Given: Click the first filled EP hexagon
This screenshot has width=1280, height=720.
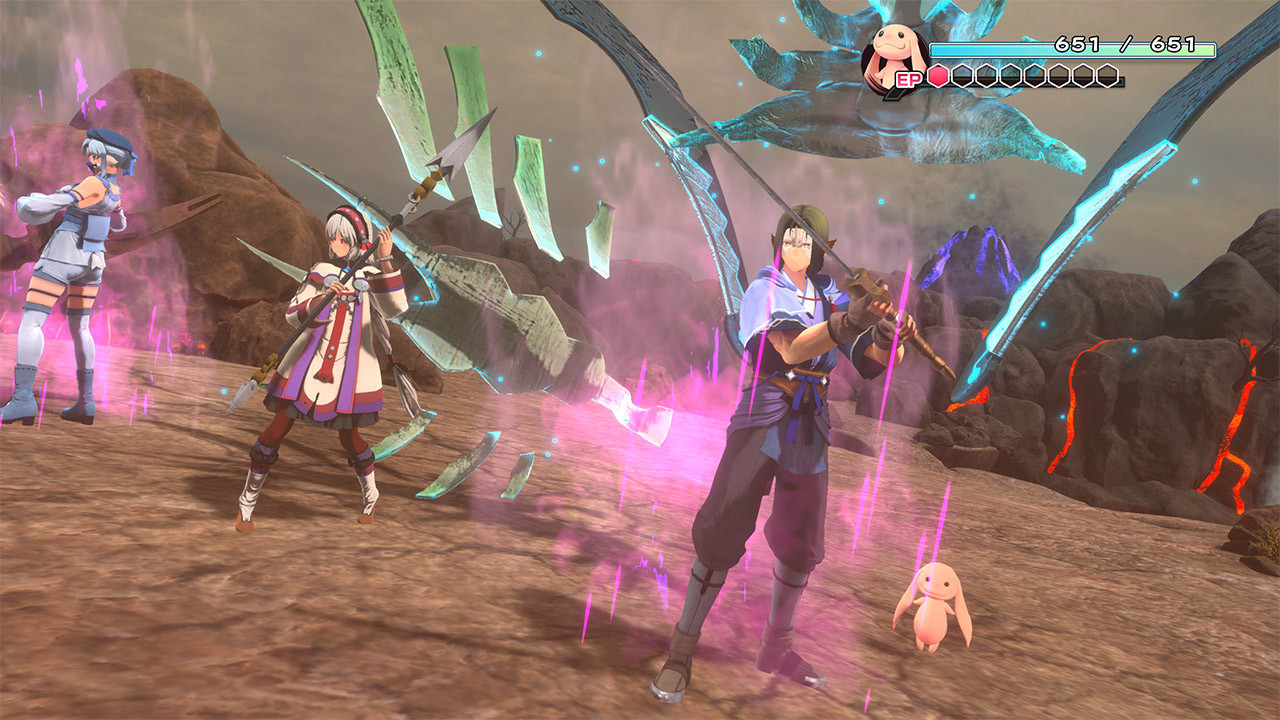Looking at the screenshot, I should click(937, 75).
